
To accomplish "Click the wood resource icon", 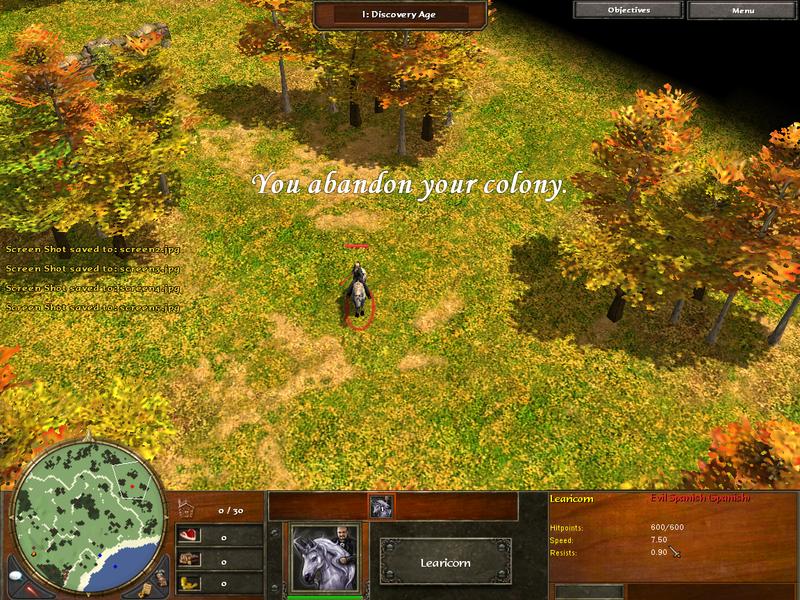I will (187, 558).
